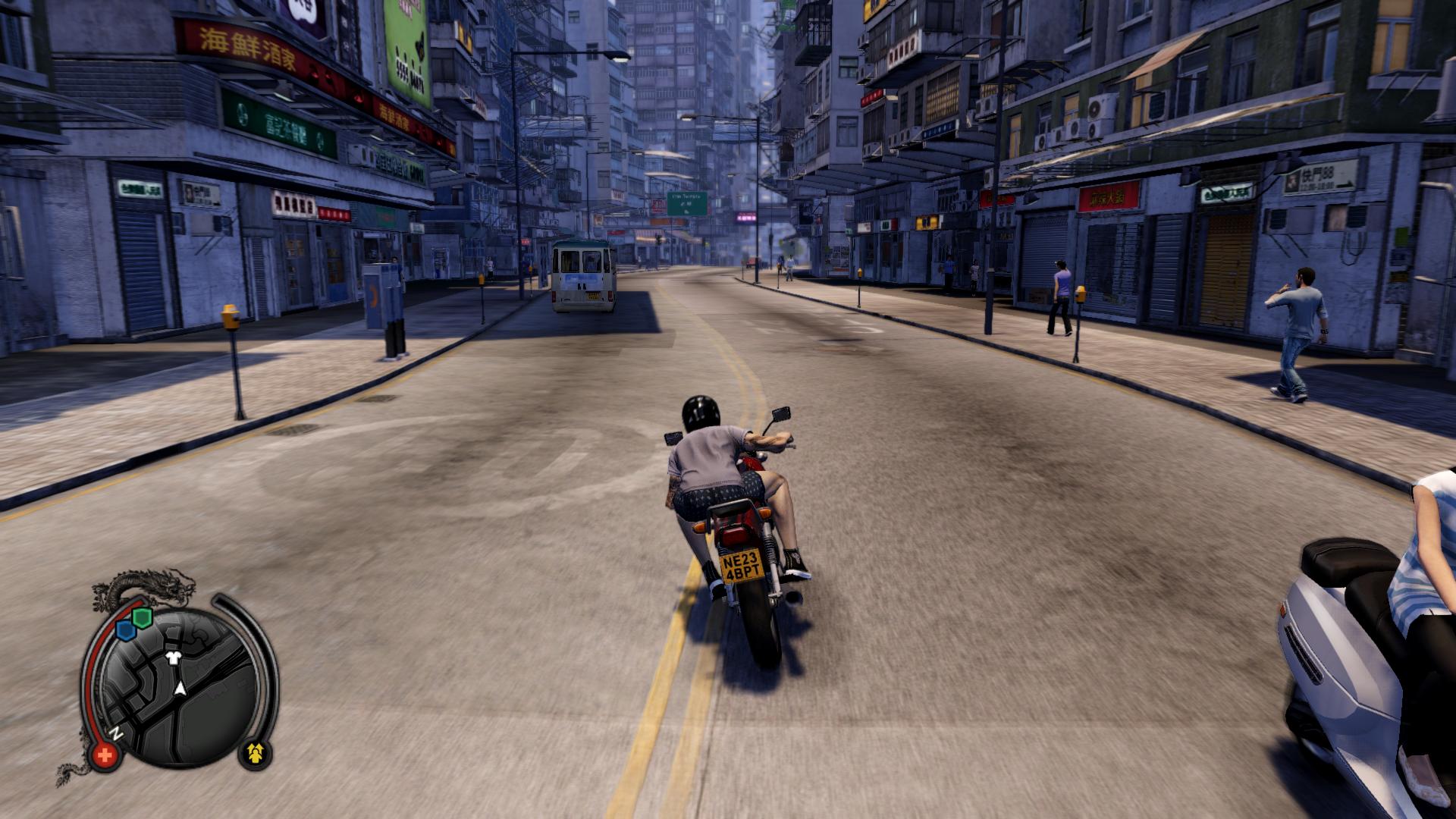Screen dimensions: 1456x819
Task: Click the green shield mission marker
Action: 142,617
